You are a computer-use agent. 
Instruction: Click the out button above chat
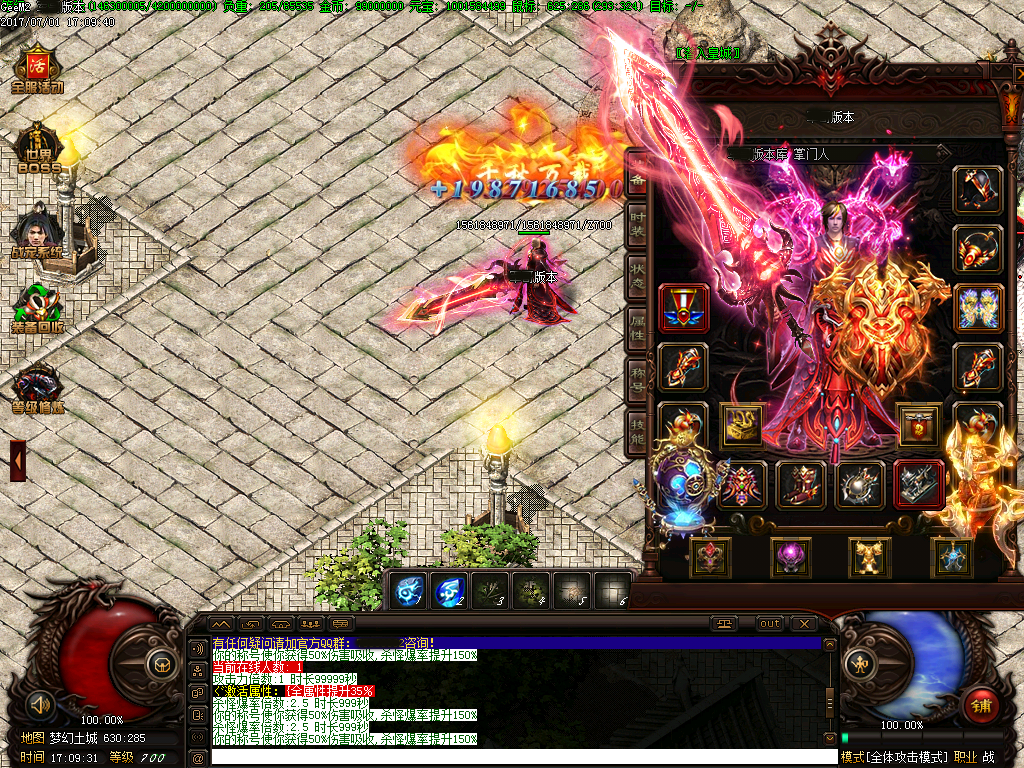770,624
